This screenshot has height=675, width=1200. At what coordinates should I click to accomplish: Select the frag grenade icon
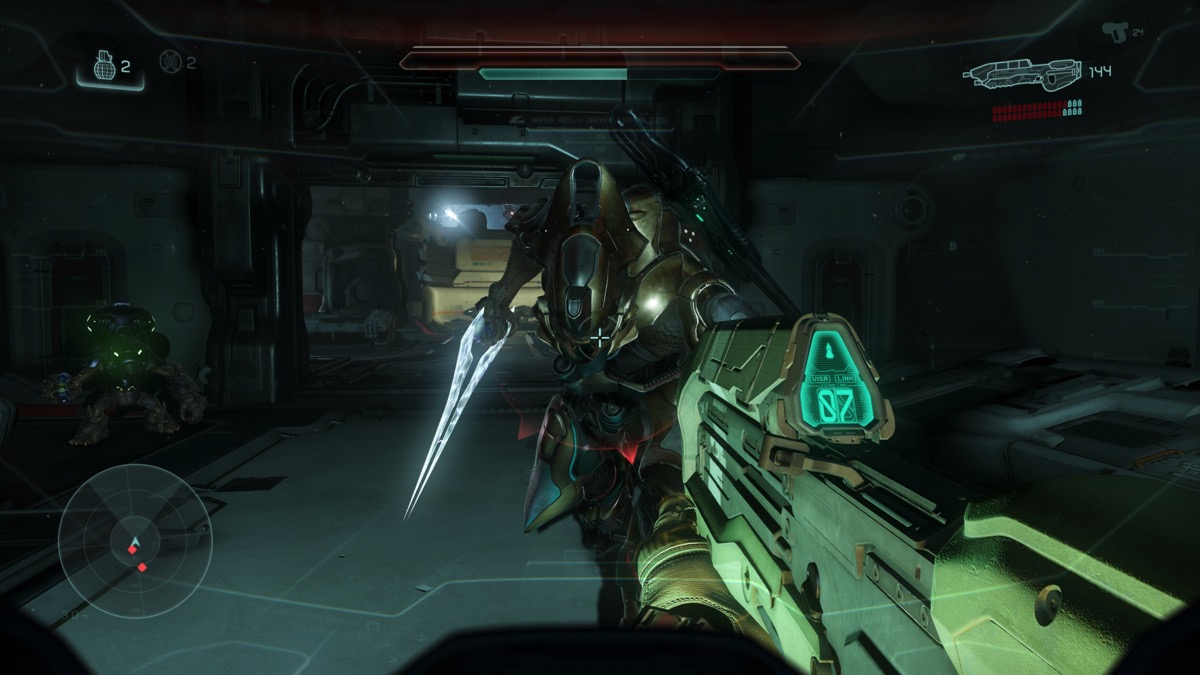click(x=104, y=67)
